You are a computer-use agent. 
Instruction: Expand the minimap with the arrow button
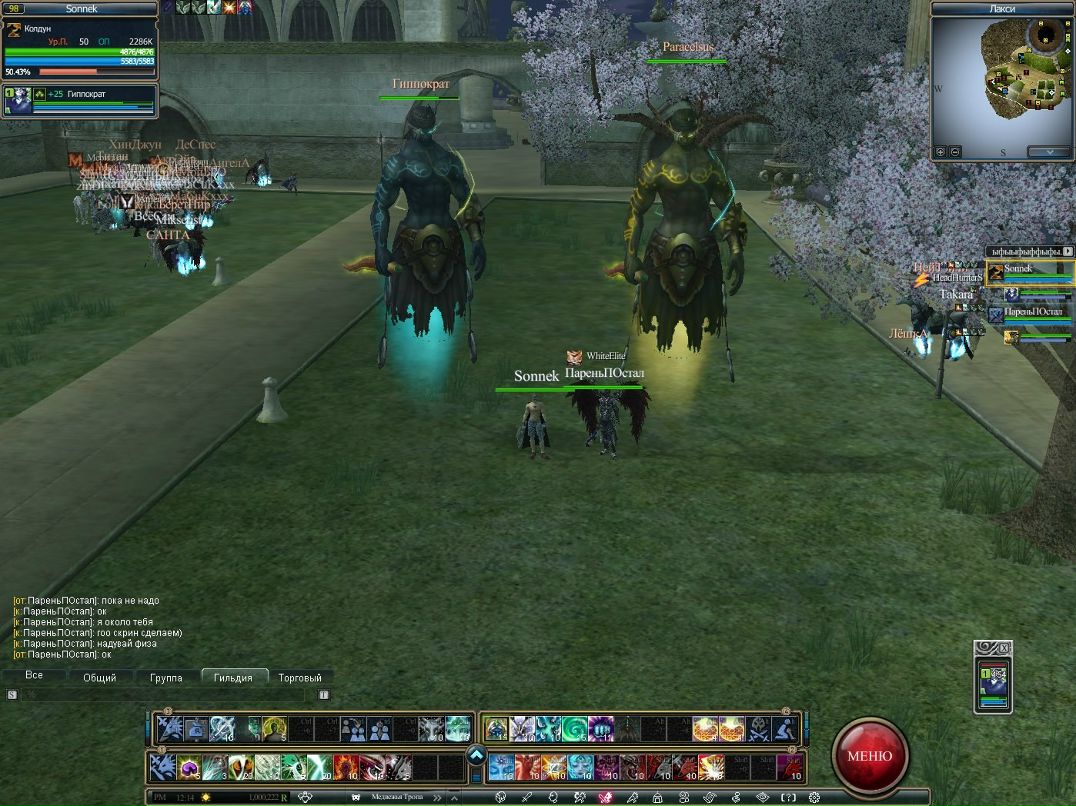click(1048, 152)
